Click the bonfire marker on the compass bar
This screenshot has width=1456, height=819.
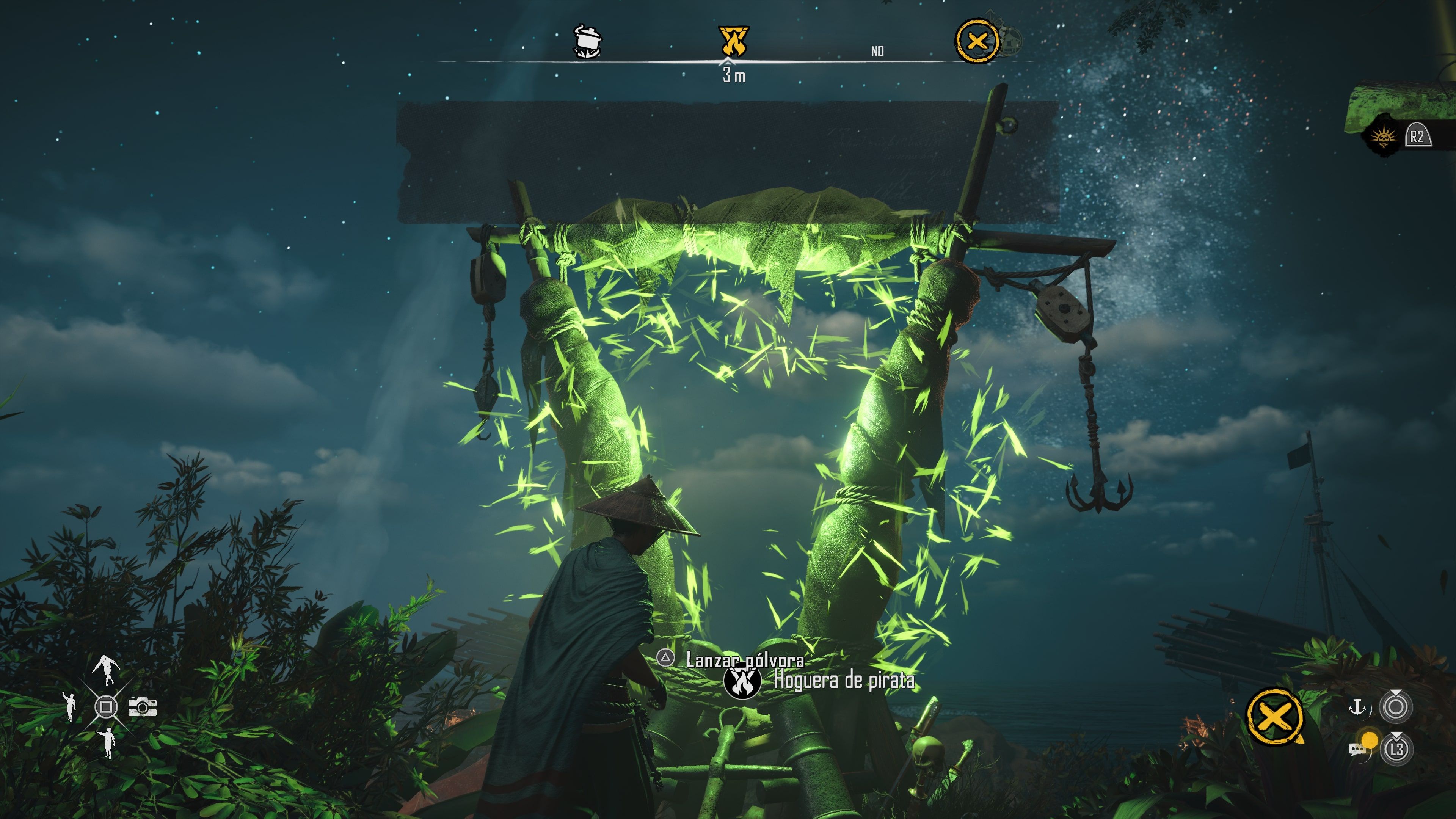(x=734, y=41)
